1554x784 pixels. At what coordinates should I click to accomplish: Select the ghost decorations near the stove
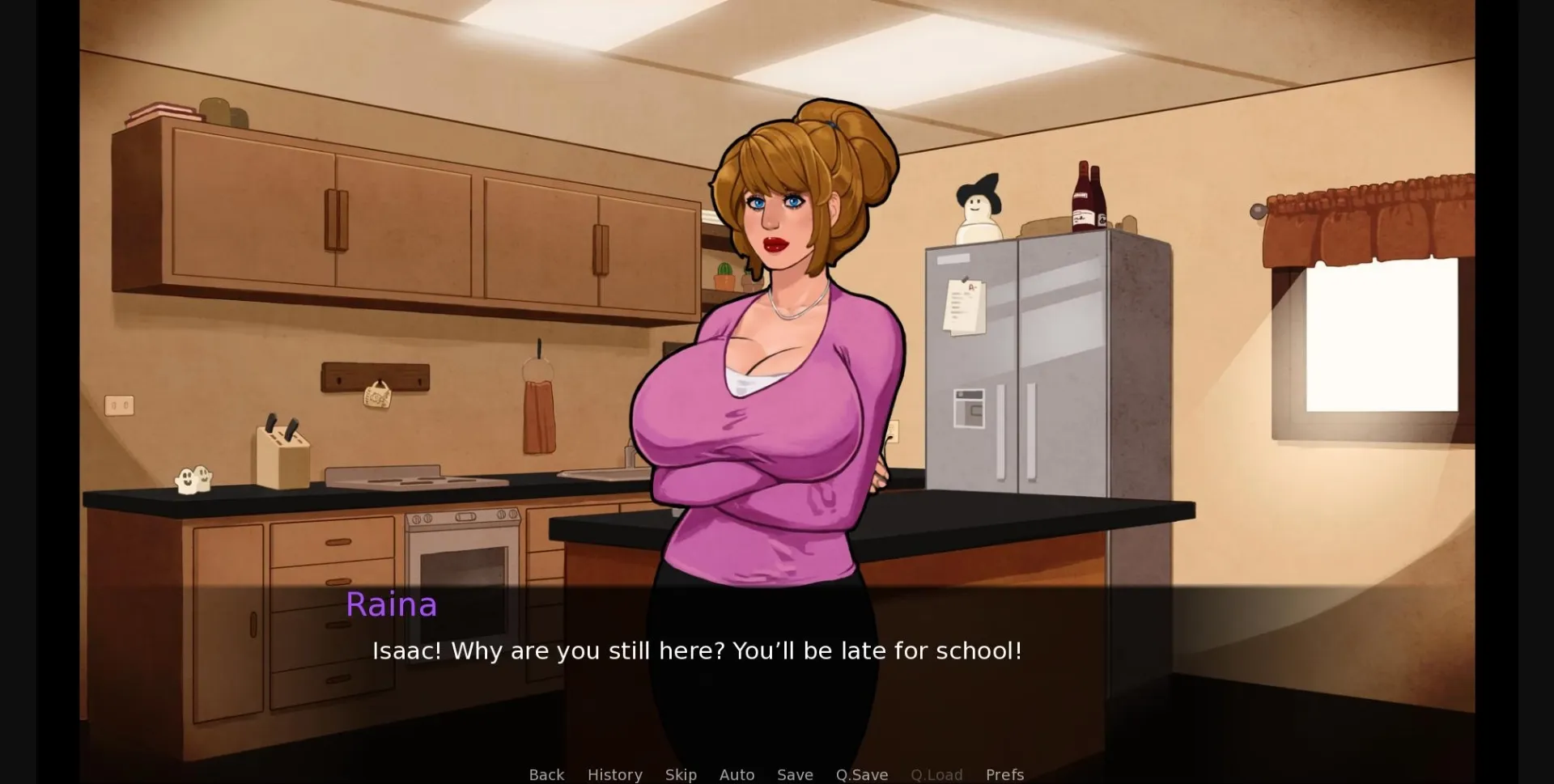pyautogui.click(x=193, y=479)
